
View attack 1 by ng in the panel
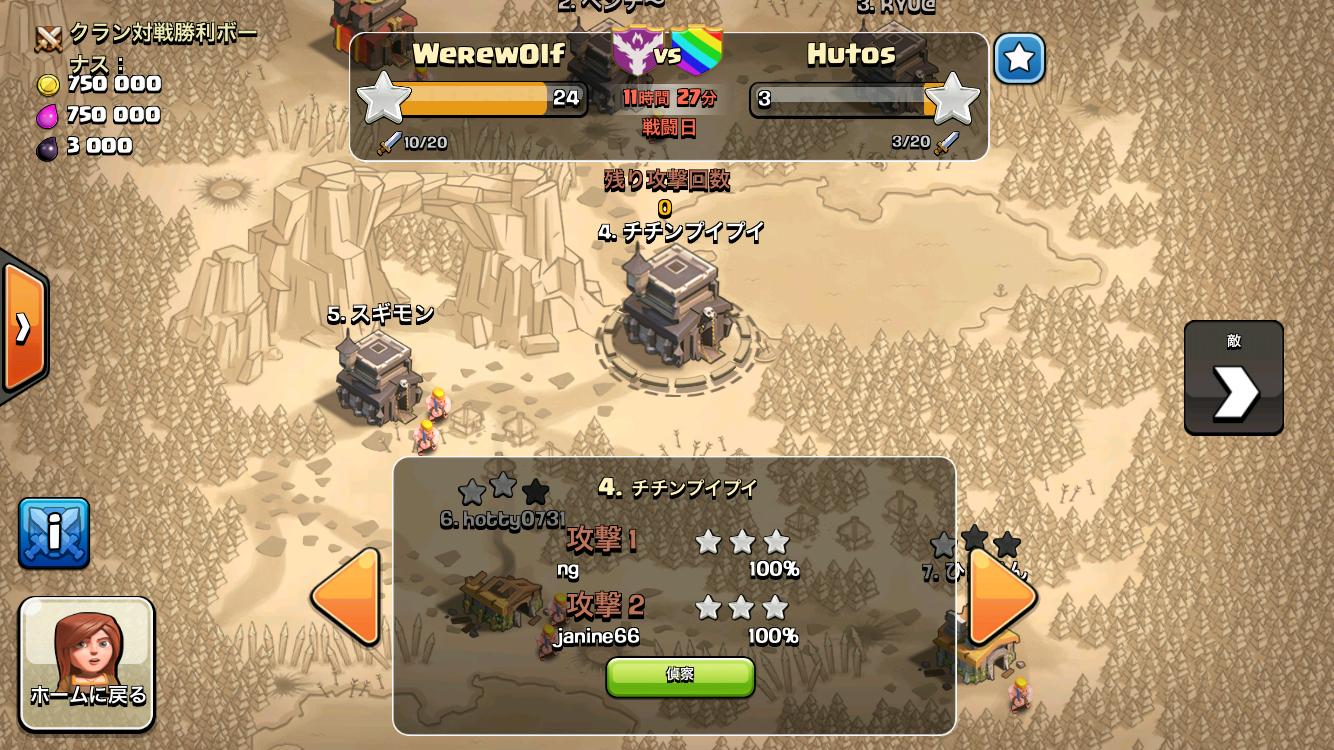[x=680, y=554]
